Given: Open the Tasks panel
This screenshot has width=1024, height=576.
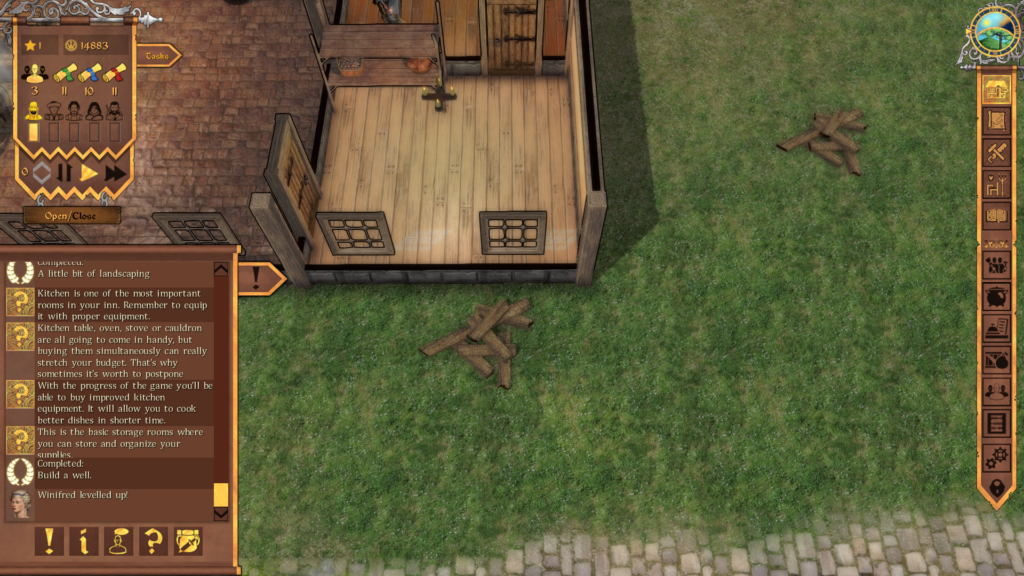Looking at the screenshot, I should tap(157, 56).
